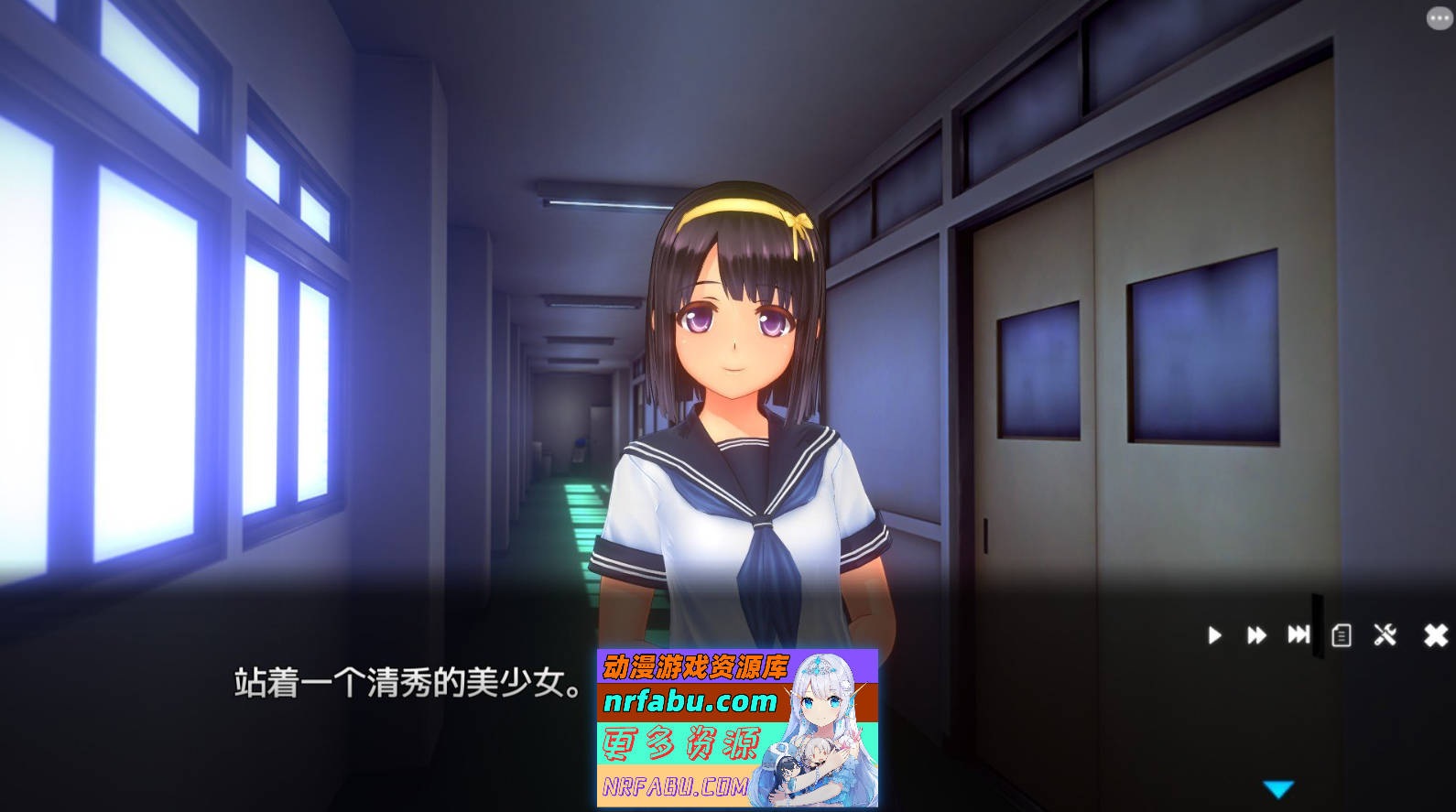The image size is (1456, 812).
Task: Activate fast-forward text skipping
Action: (x=1255, y=635)
